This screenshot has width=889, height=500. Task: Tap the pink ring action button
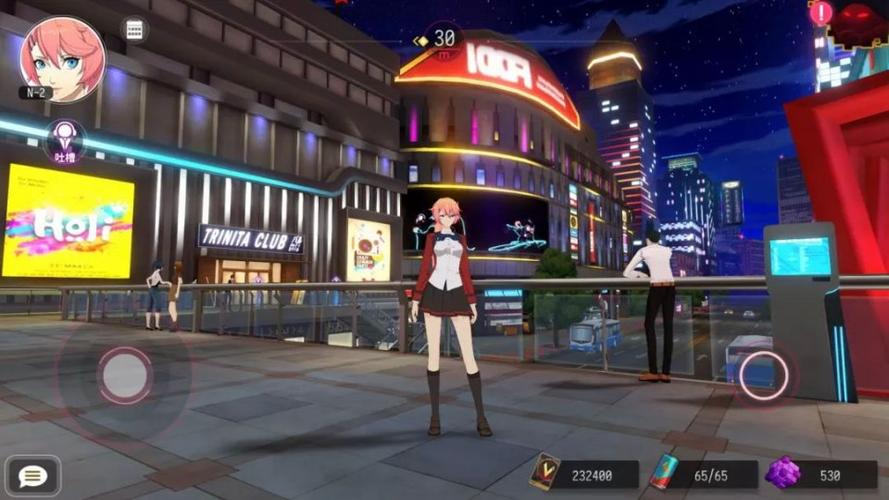point(763,375)
